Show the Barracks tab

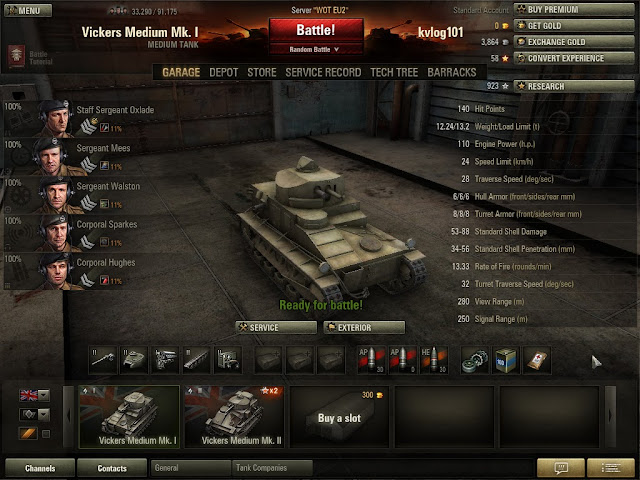(452, 73)
